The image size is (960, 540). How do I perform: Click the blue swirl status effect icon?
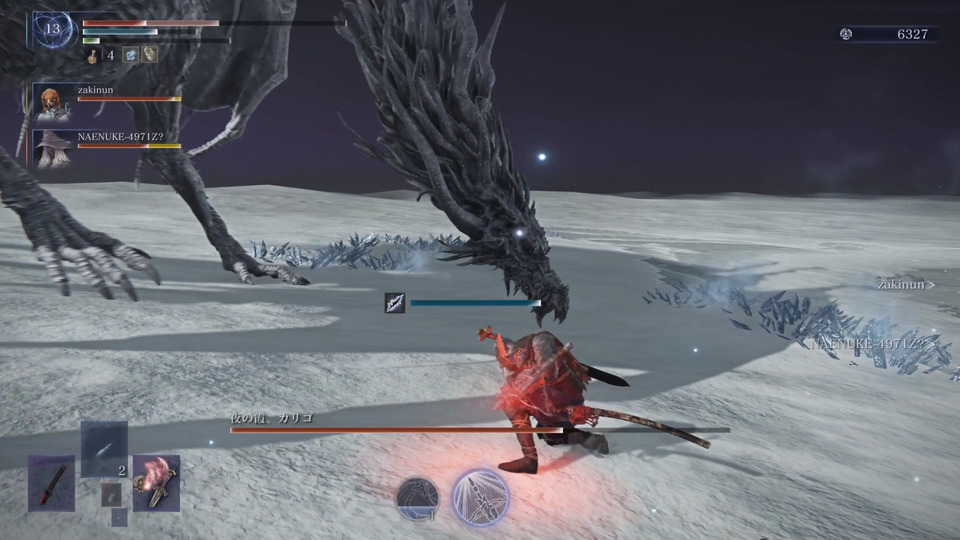tap(130, 55)
